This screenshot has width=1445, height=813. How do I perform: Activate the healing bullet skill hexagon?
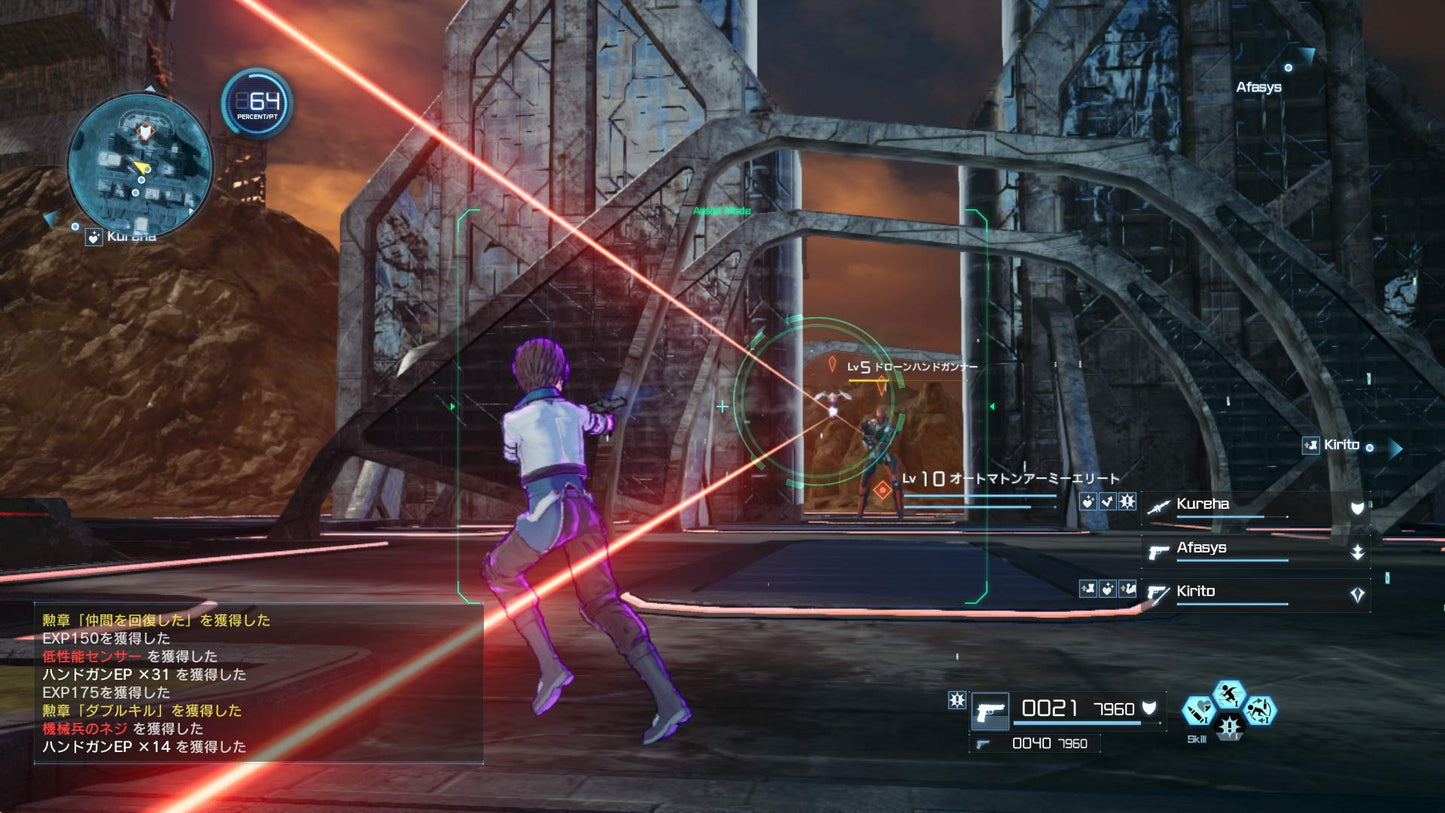point(1198,710)
